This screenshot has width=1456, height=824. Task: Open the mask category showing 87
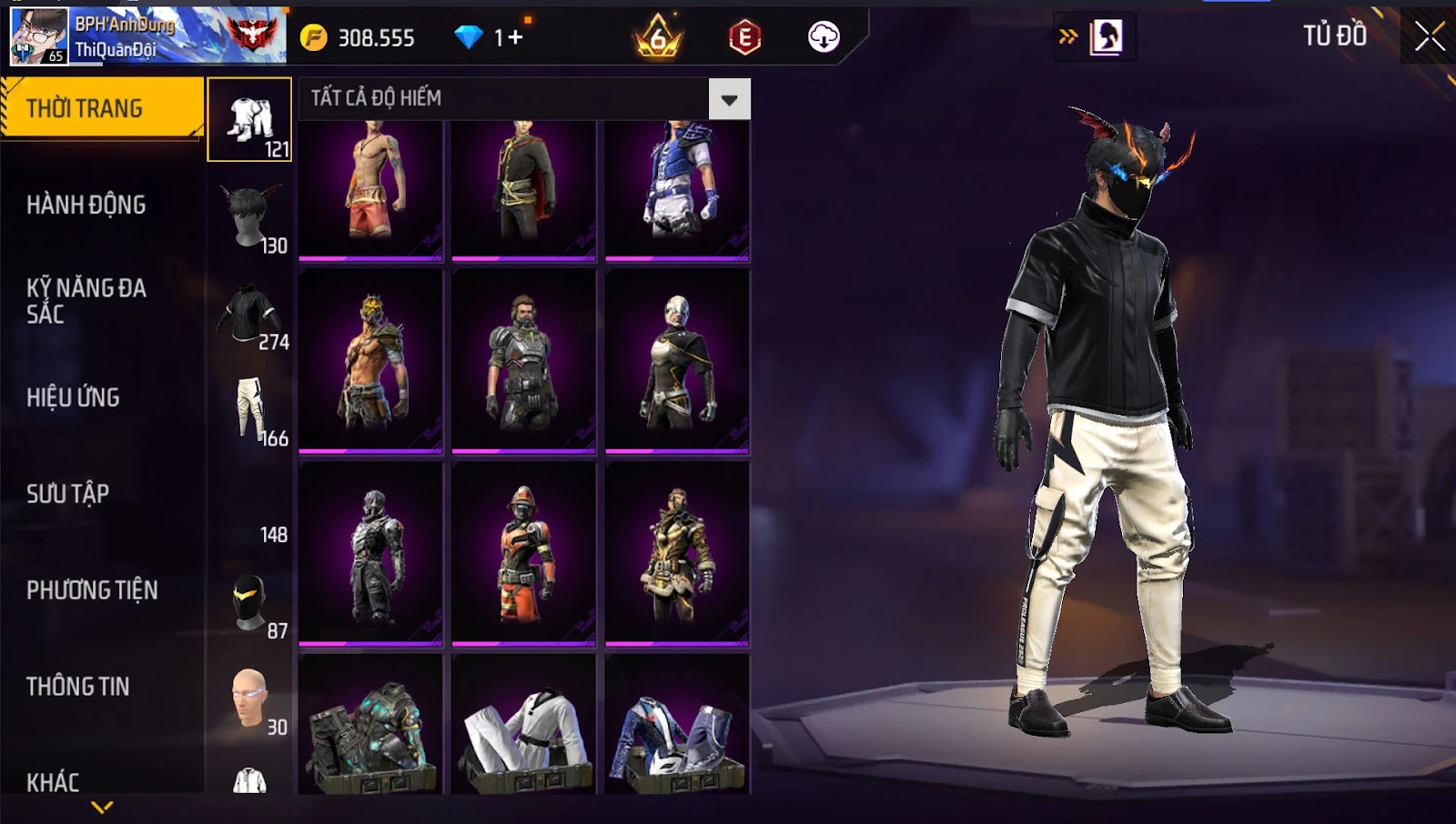click(x=250, y=602)
